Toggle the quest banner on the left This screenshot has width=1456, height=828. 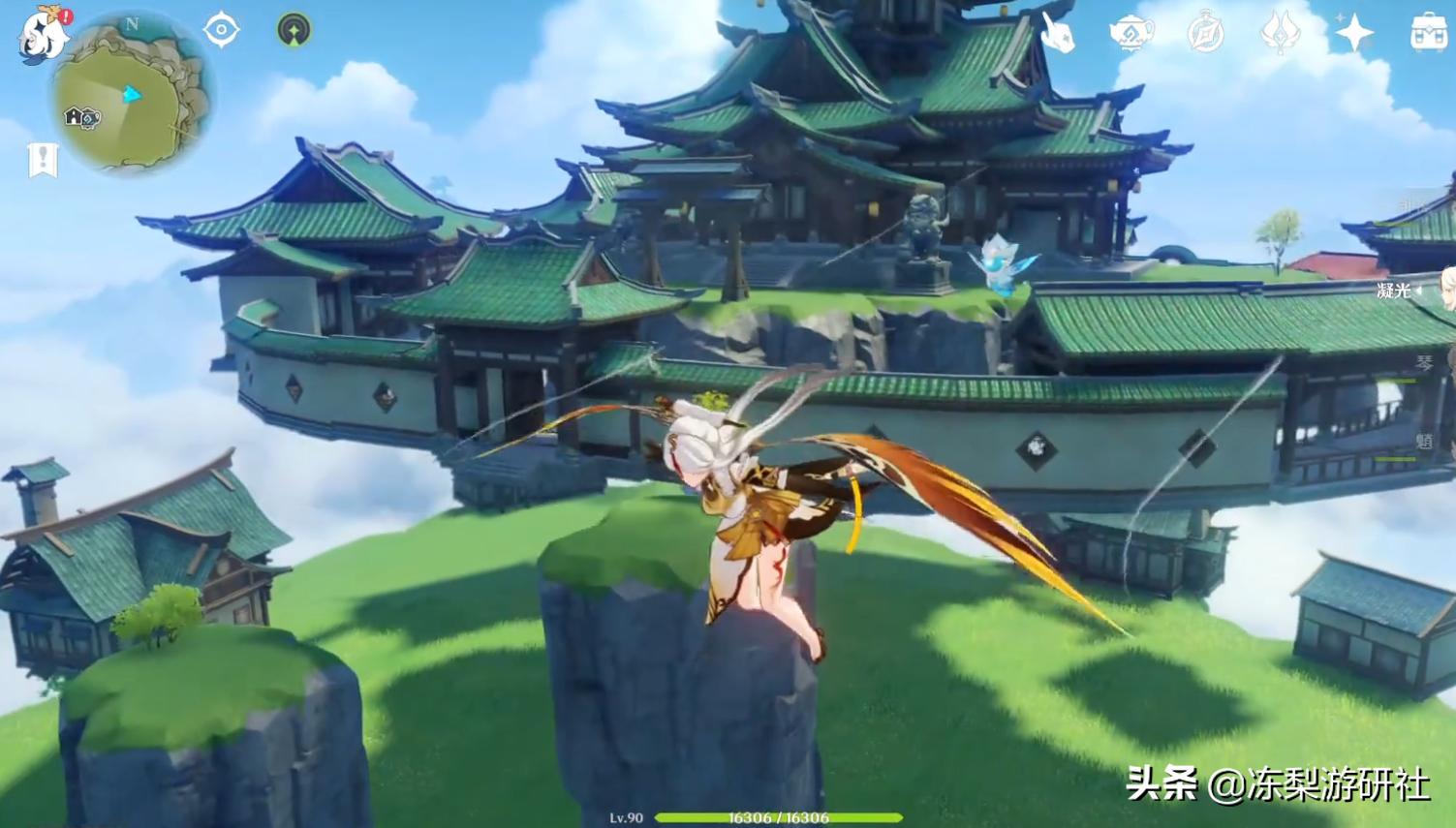[x=41, y=159]
